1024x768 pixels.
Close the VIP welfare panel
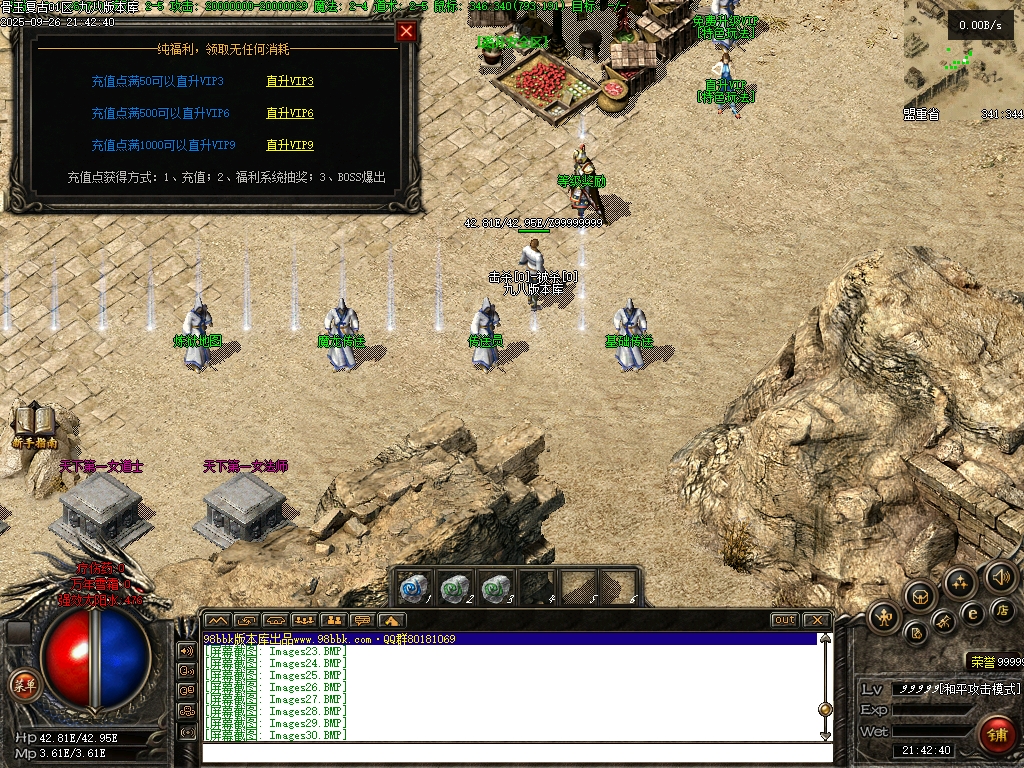(406, 31)
